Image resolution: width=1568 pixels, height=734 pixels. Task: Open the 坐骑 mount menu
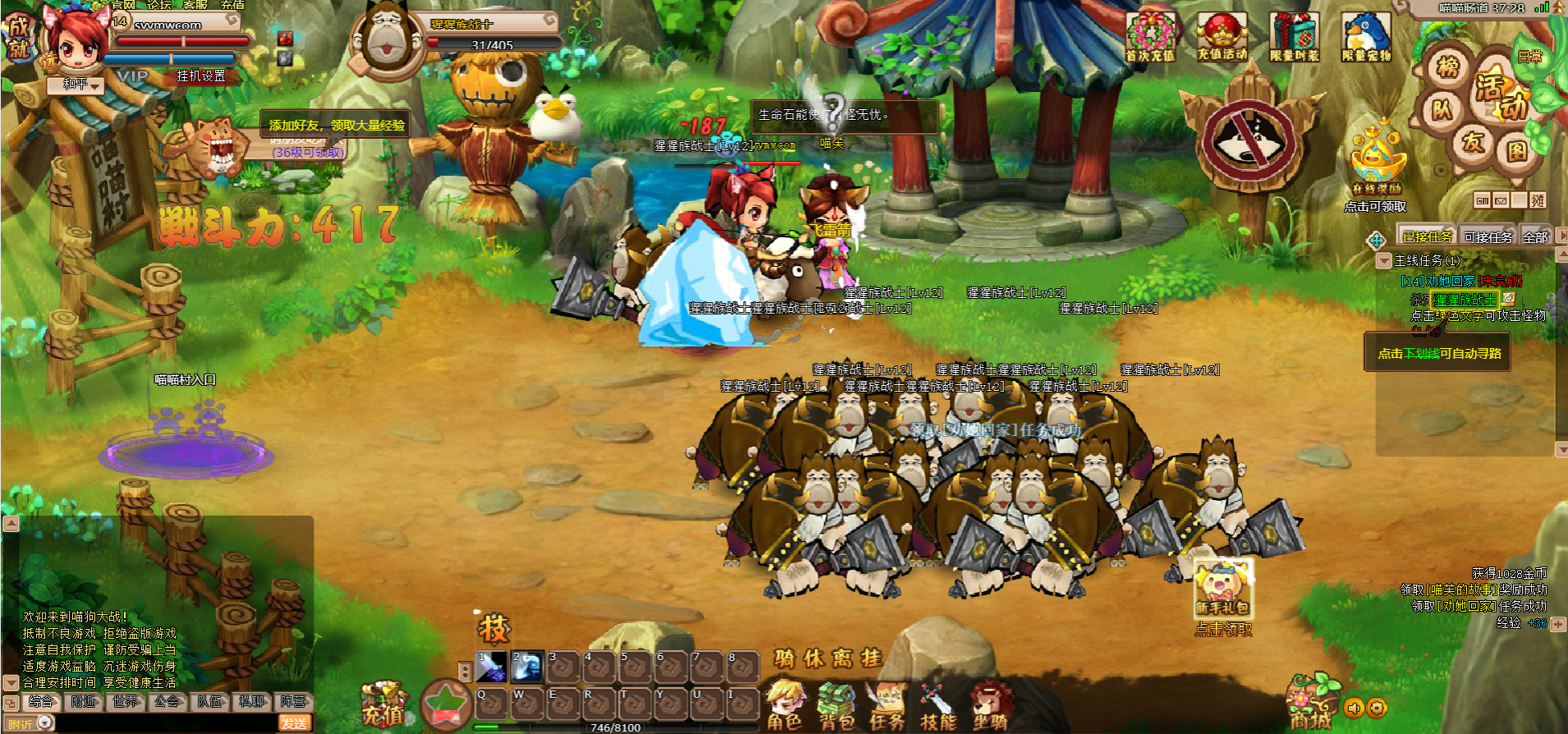(x=989, y=705)
